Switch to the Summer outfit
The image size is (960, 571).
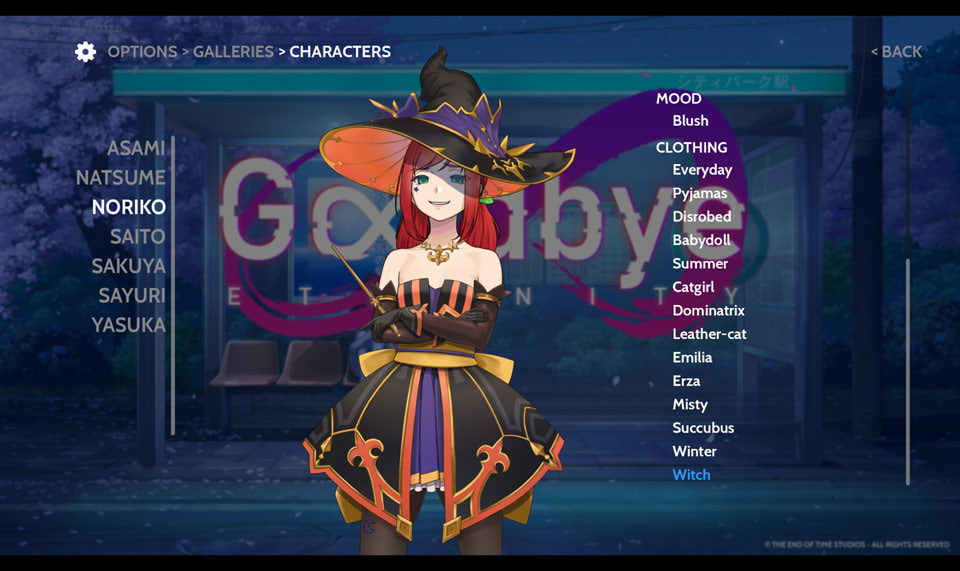tap(700, 264)
